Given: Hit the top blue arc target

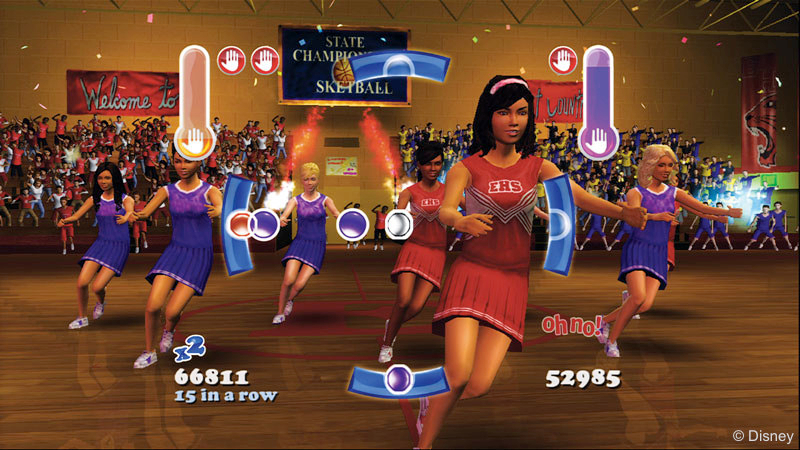Looking at the screenshot, I should (400, 67).
